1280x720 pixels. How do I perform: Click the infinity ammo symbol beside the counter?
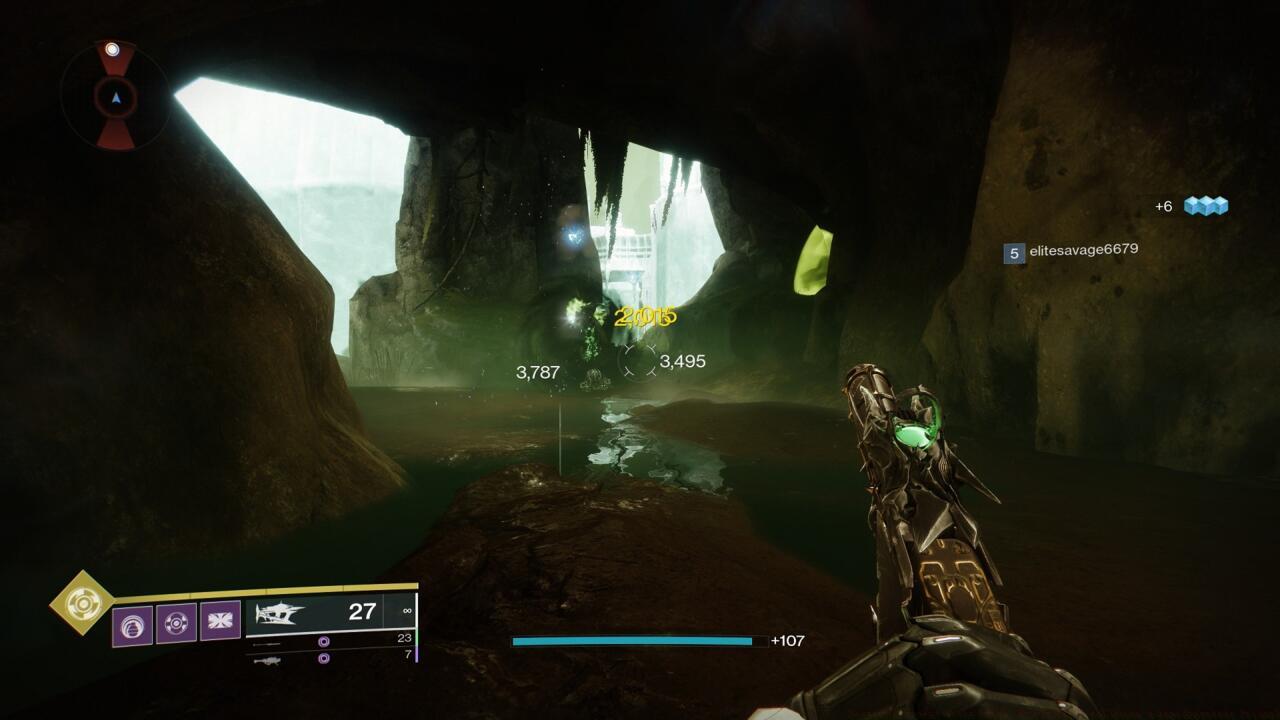click(407, 611)
